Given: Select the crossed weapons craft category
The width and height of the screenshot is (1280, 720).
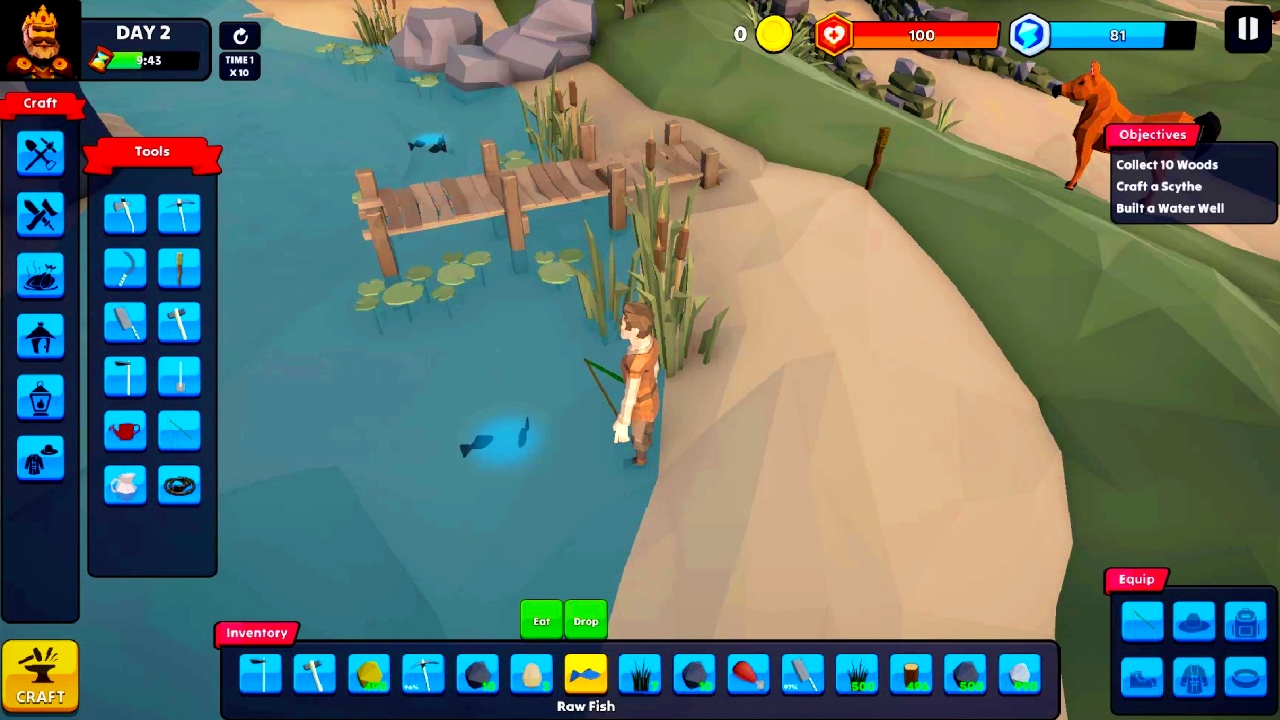Looking at the screenshot, I should pos(40,213).
